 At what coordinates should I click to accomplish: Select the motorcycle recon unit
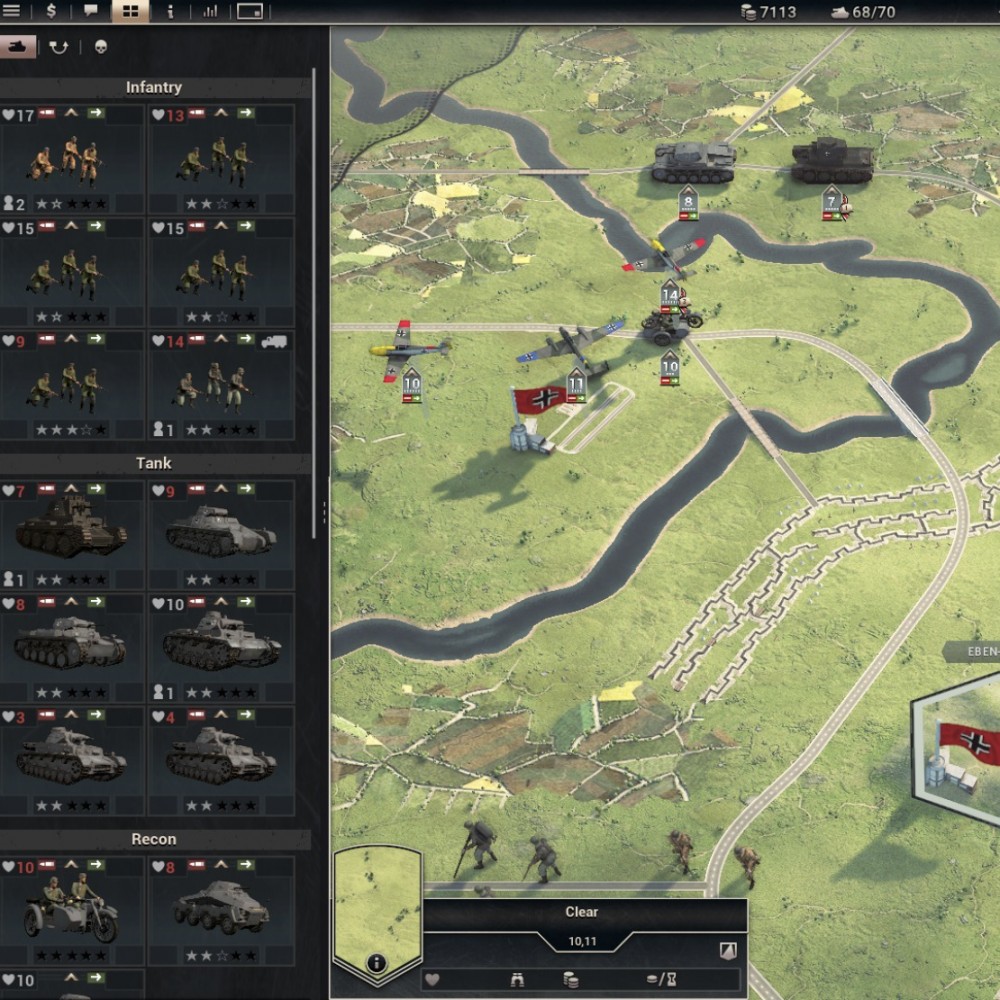[71, 910]
